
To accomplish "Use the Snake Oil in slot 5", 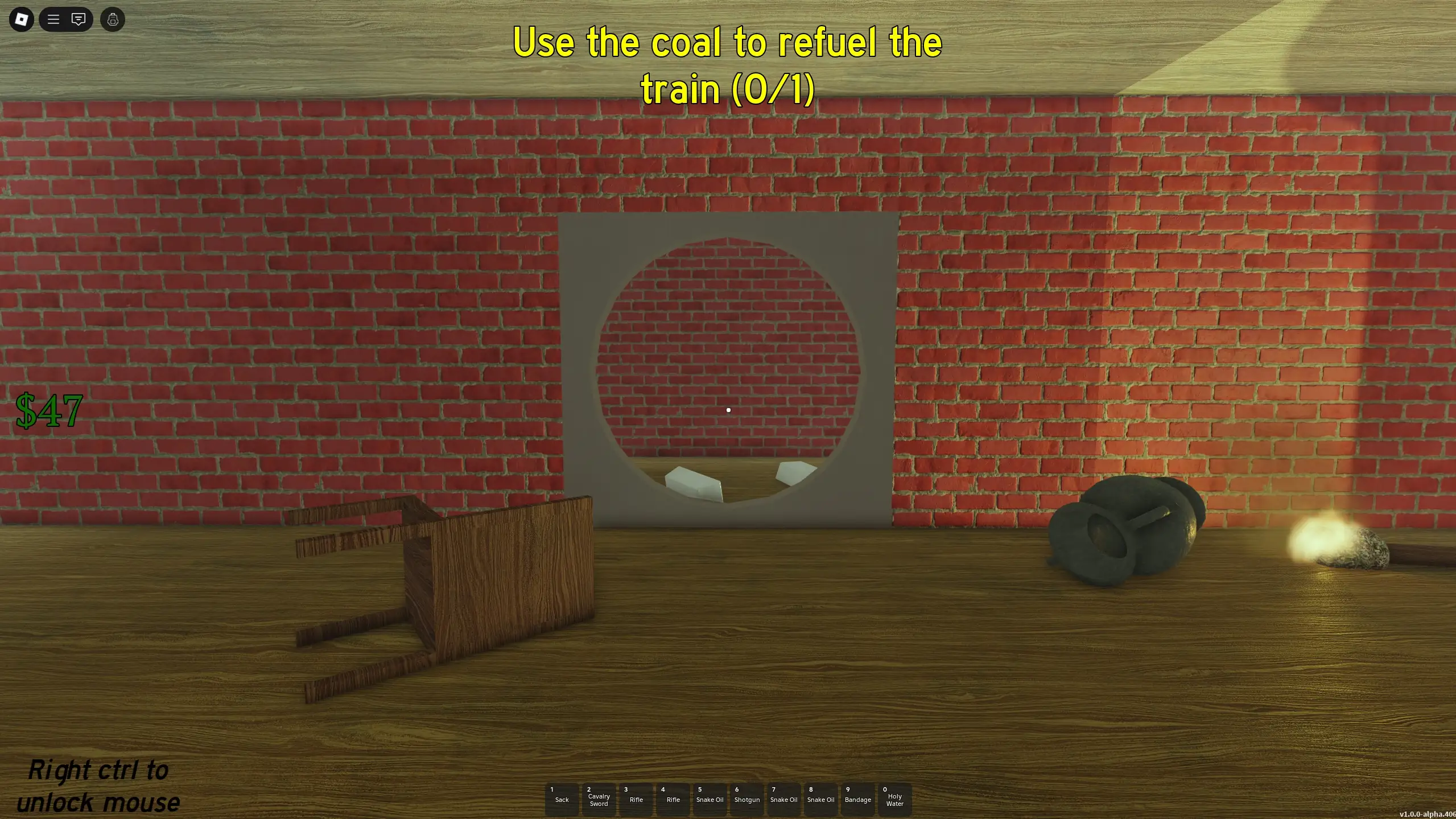I will [710, 799].
